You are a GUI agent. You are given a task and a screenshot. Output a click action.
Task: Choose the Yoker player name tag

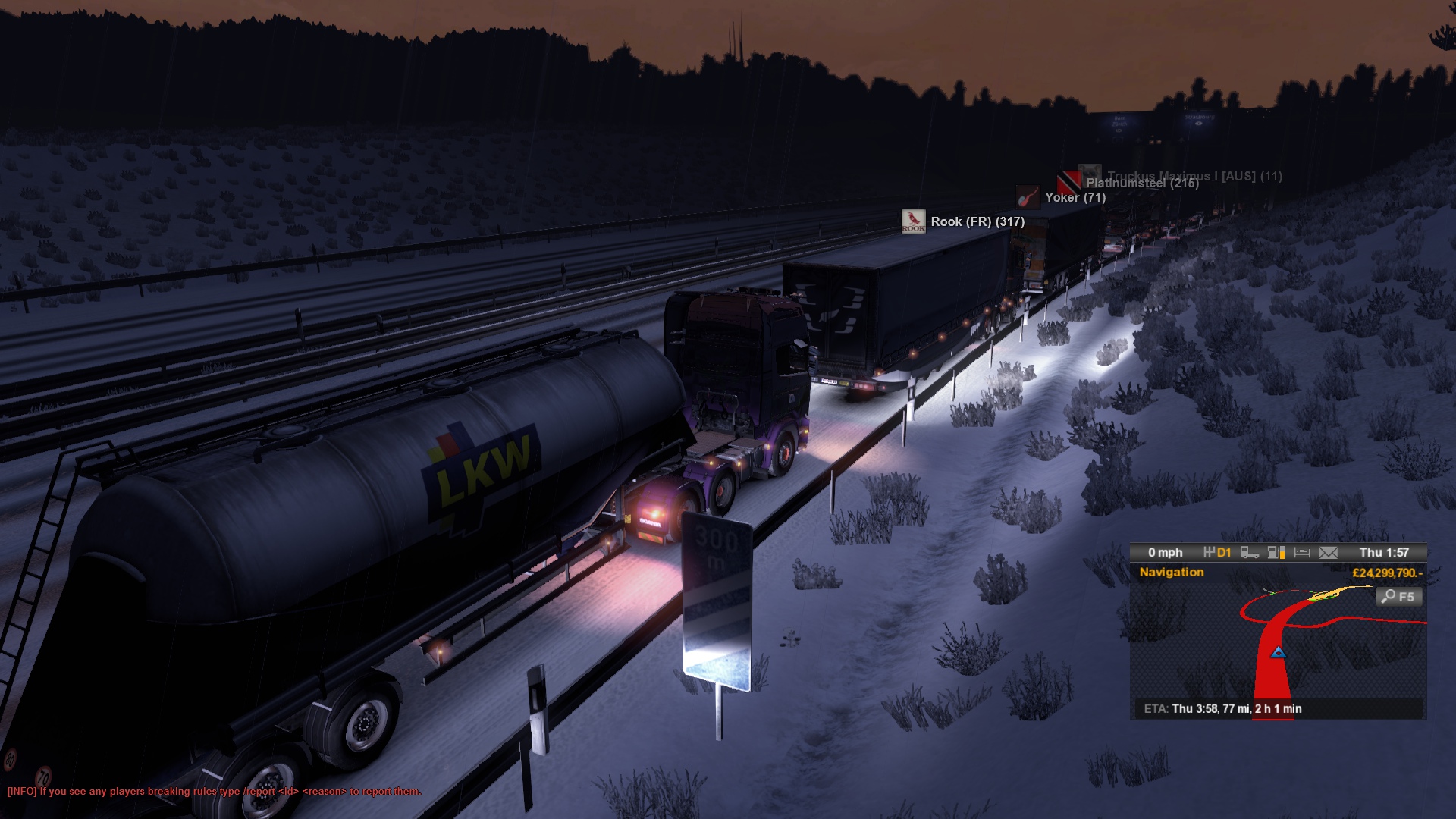[x=1075, y=197]
